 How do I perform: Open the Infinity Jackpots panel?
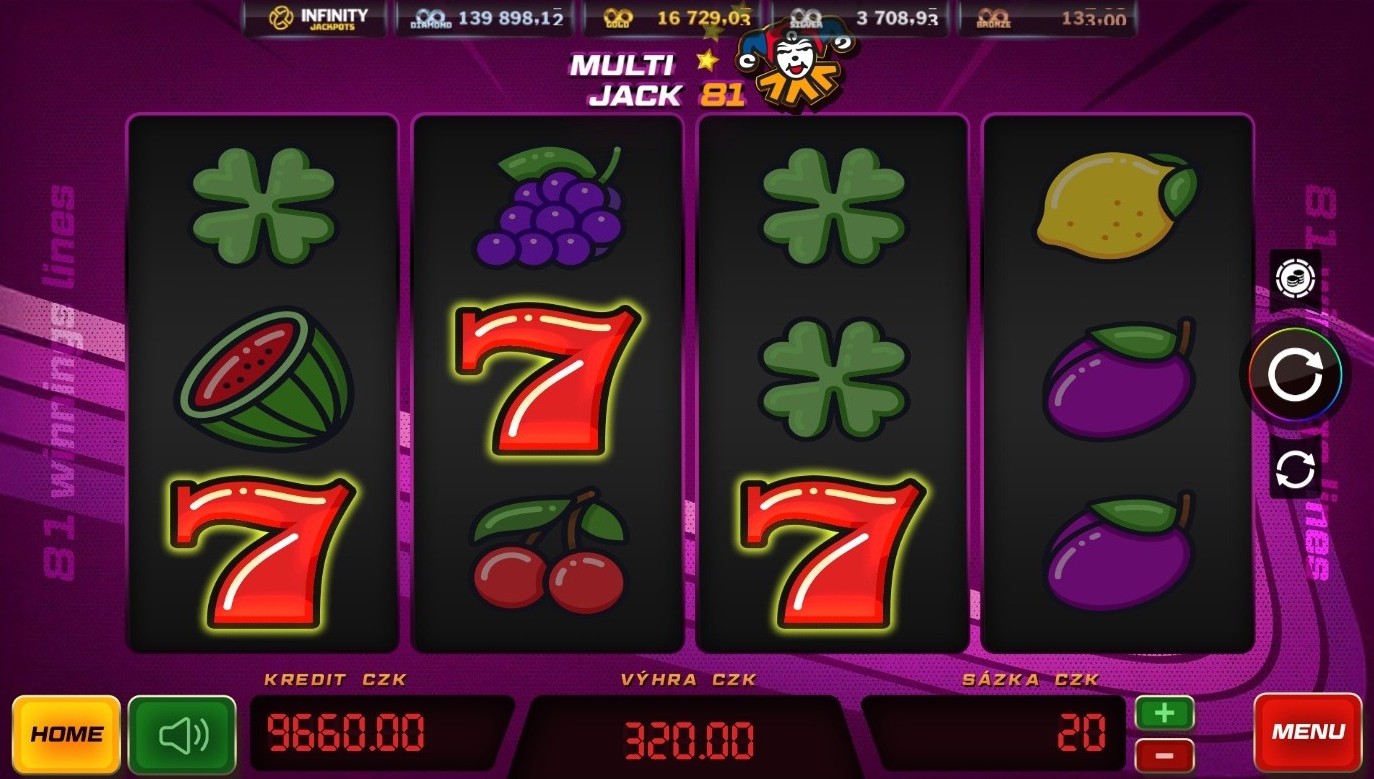click(x=318, y=18)
